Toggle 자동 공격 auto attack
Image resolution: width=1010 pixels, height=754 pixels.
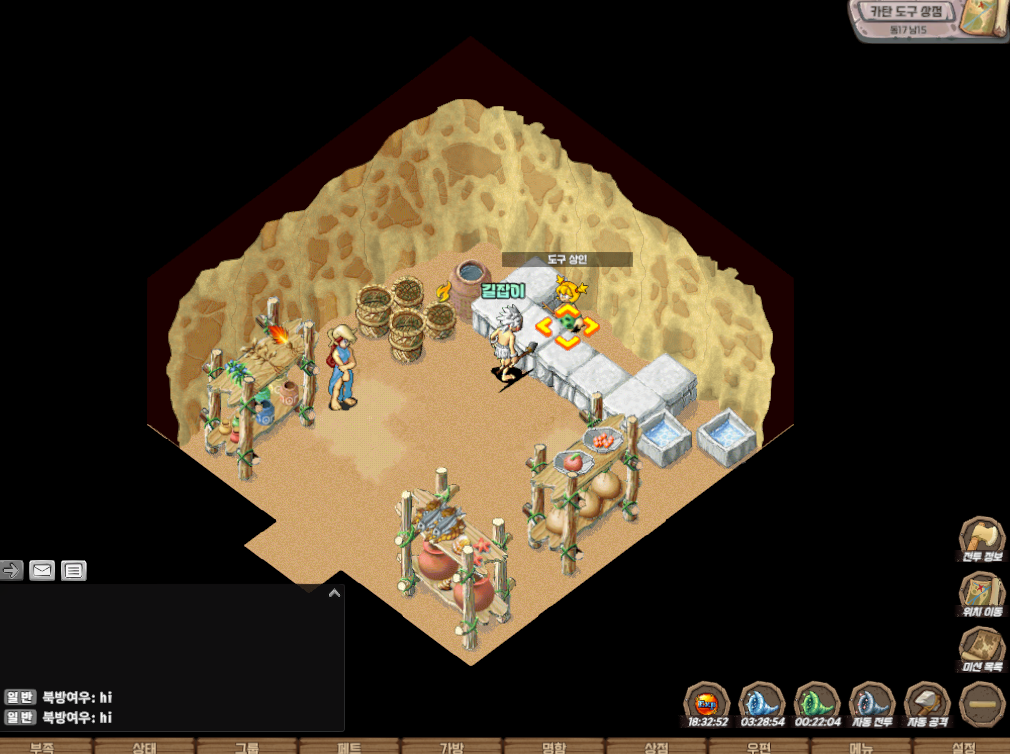926,703
